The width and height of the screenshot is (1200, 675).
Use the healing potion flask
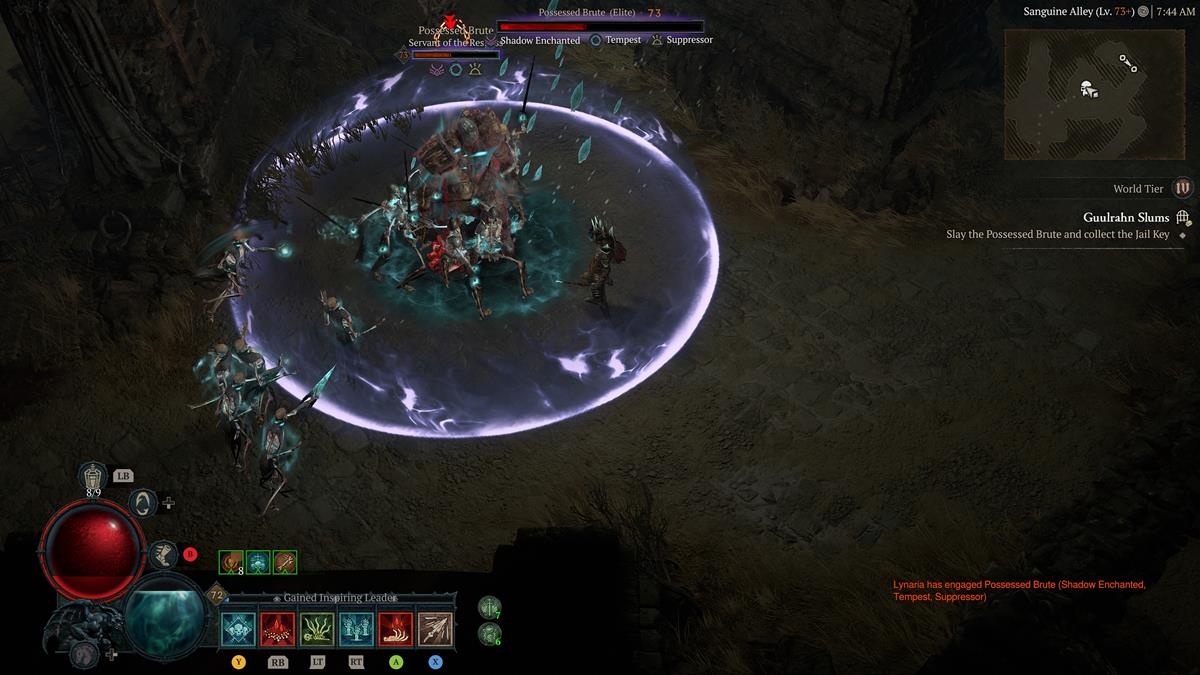tap(93, 478)
